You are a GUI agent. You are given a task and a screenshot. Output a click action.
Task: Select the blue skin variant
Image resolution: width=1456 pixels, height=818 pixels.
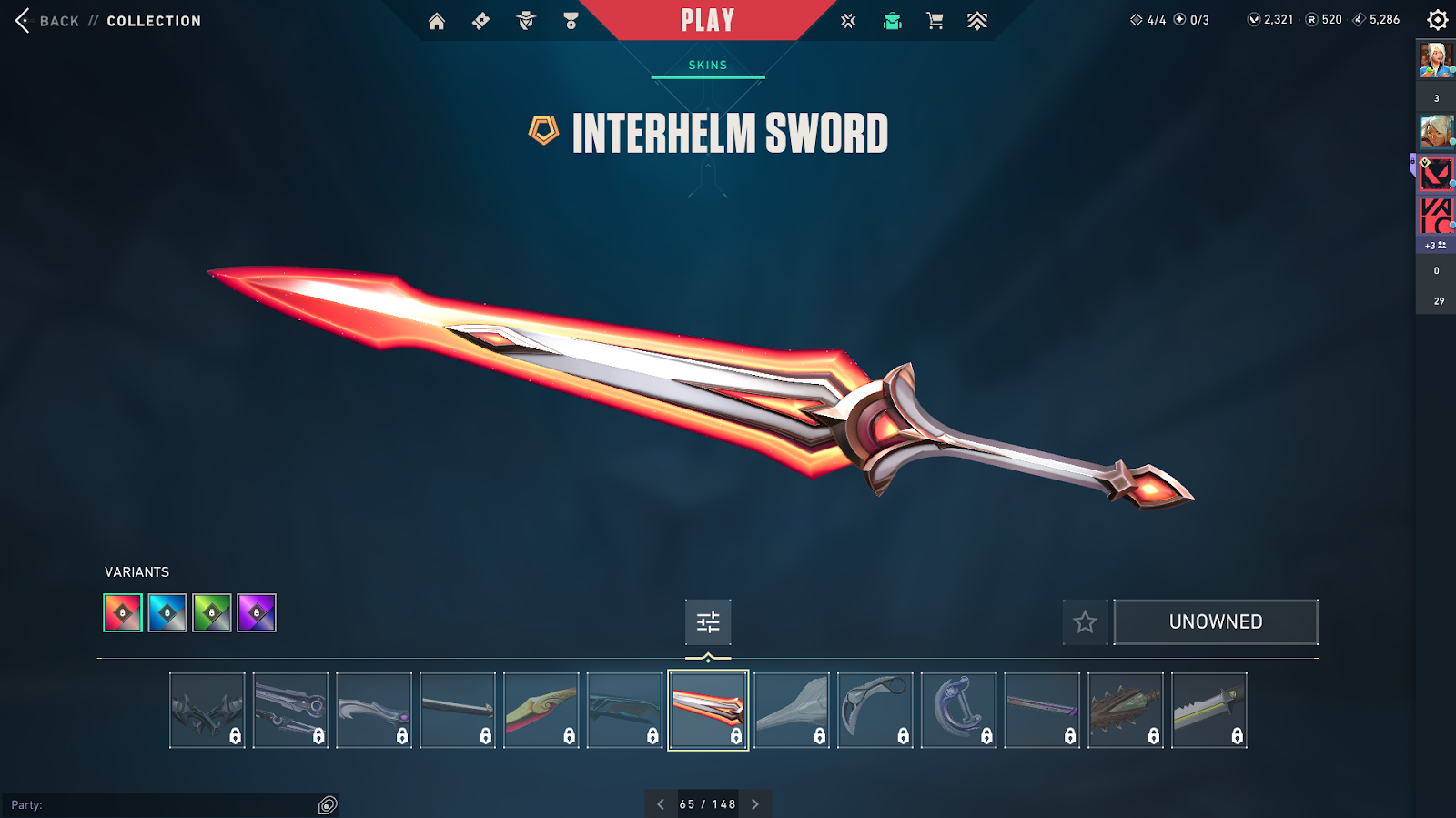click(x=167, y=613)
